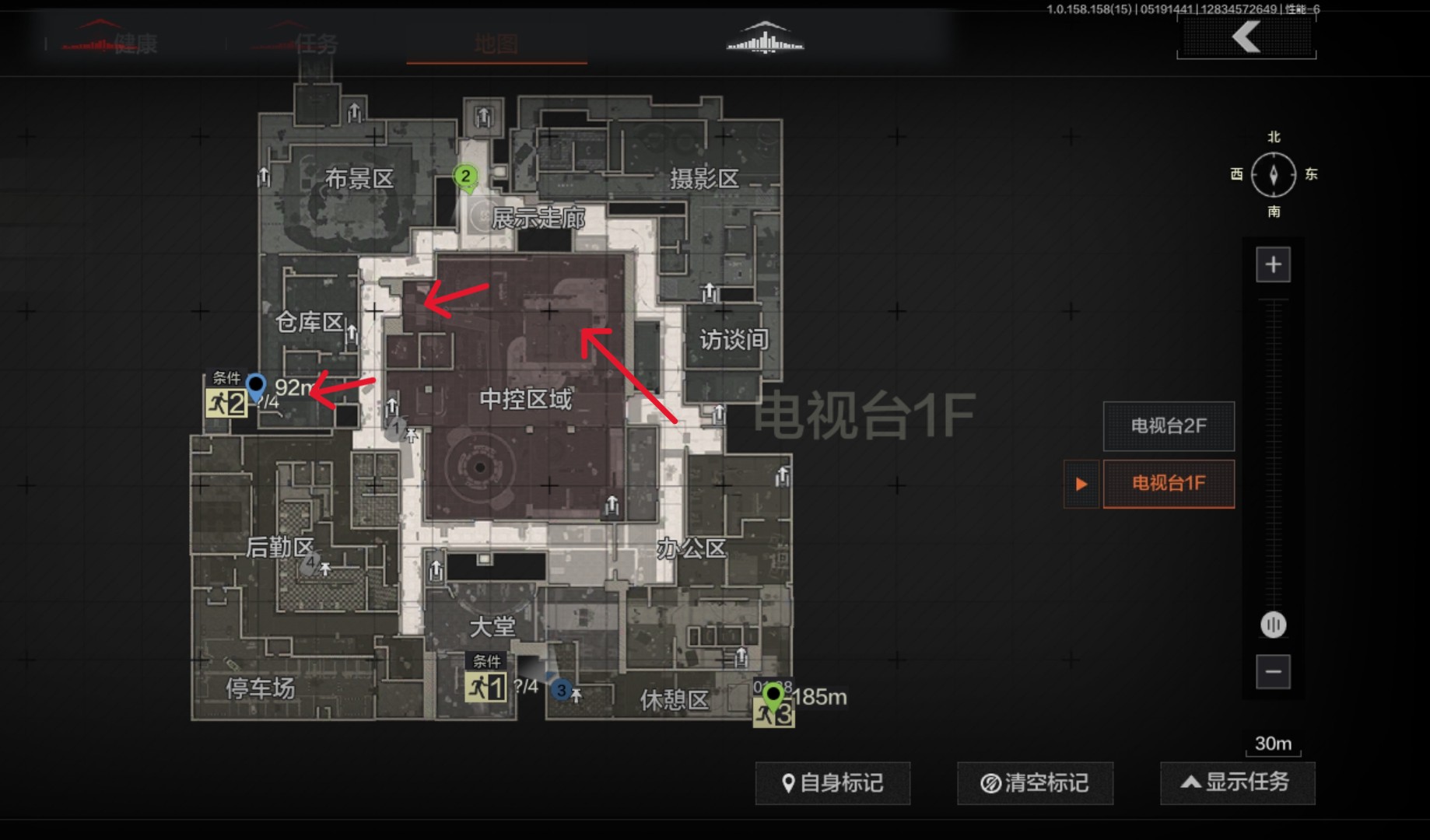1430x840 pixels.
Task: Click the compass icon
Action: [x=1273, y=174]
